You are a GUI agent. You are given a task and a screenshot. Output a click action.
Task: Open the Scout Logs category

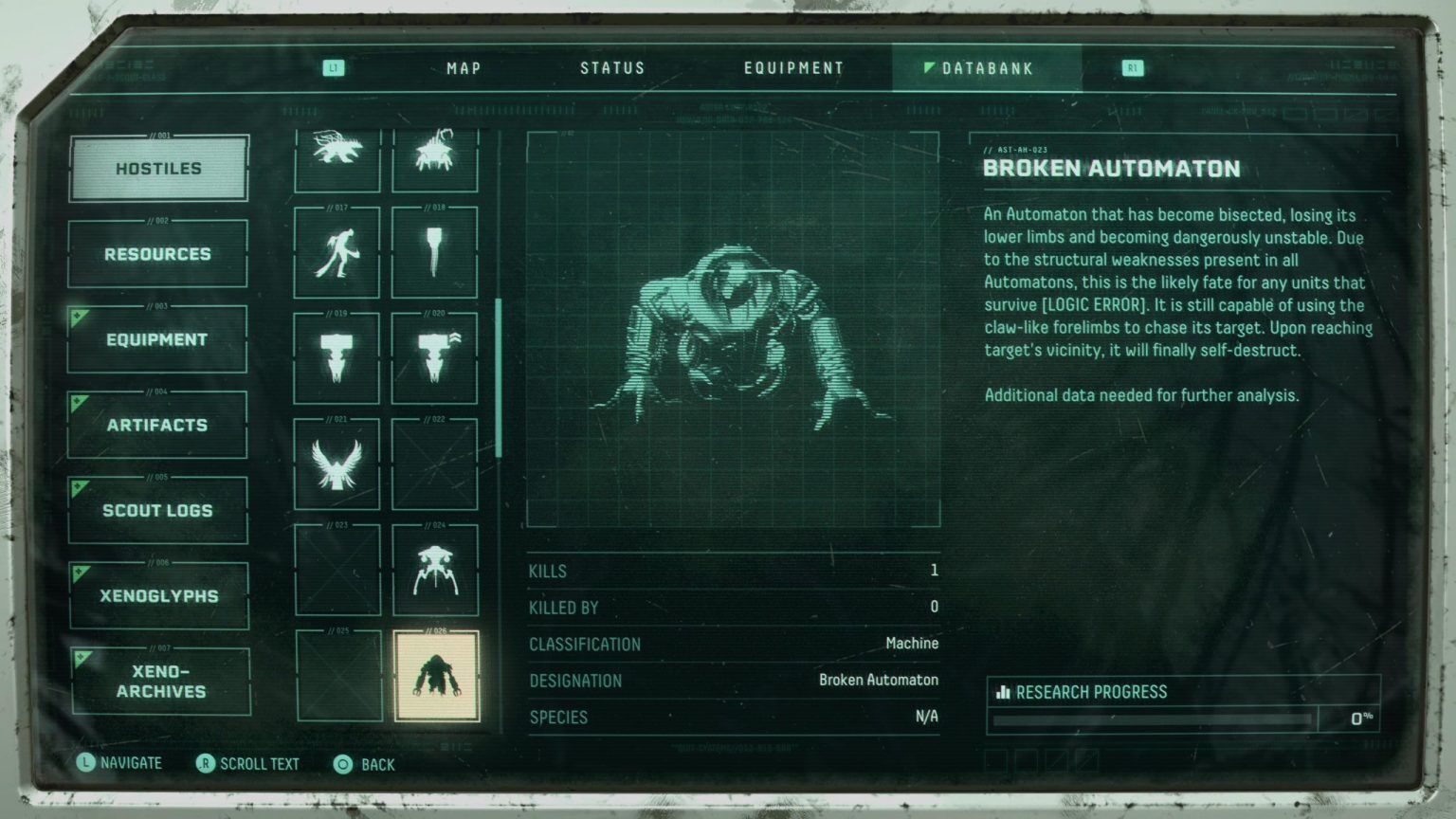click(157, 509)
